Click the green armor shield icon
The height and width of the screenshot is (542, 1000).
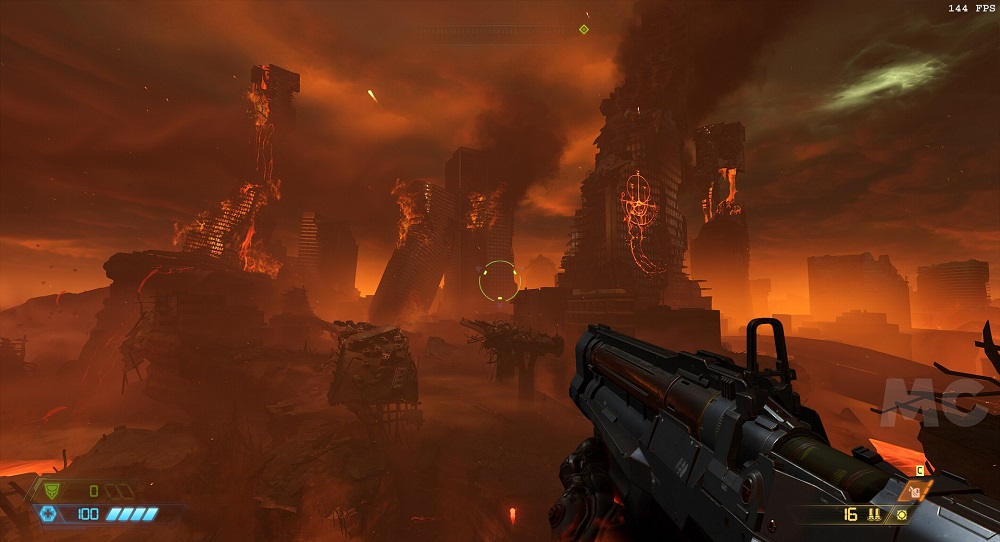tap(51, 491)
